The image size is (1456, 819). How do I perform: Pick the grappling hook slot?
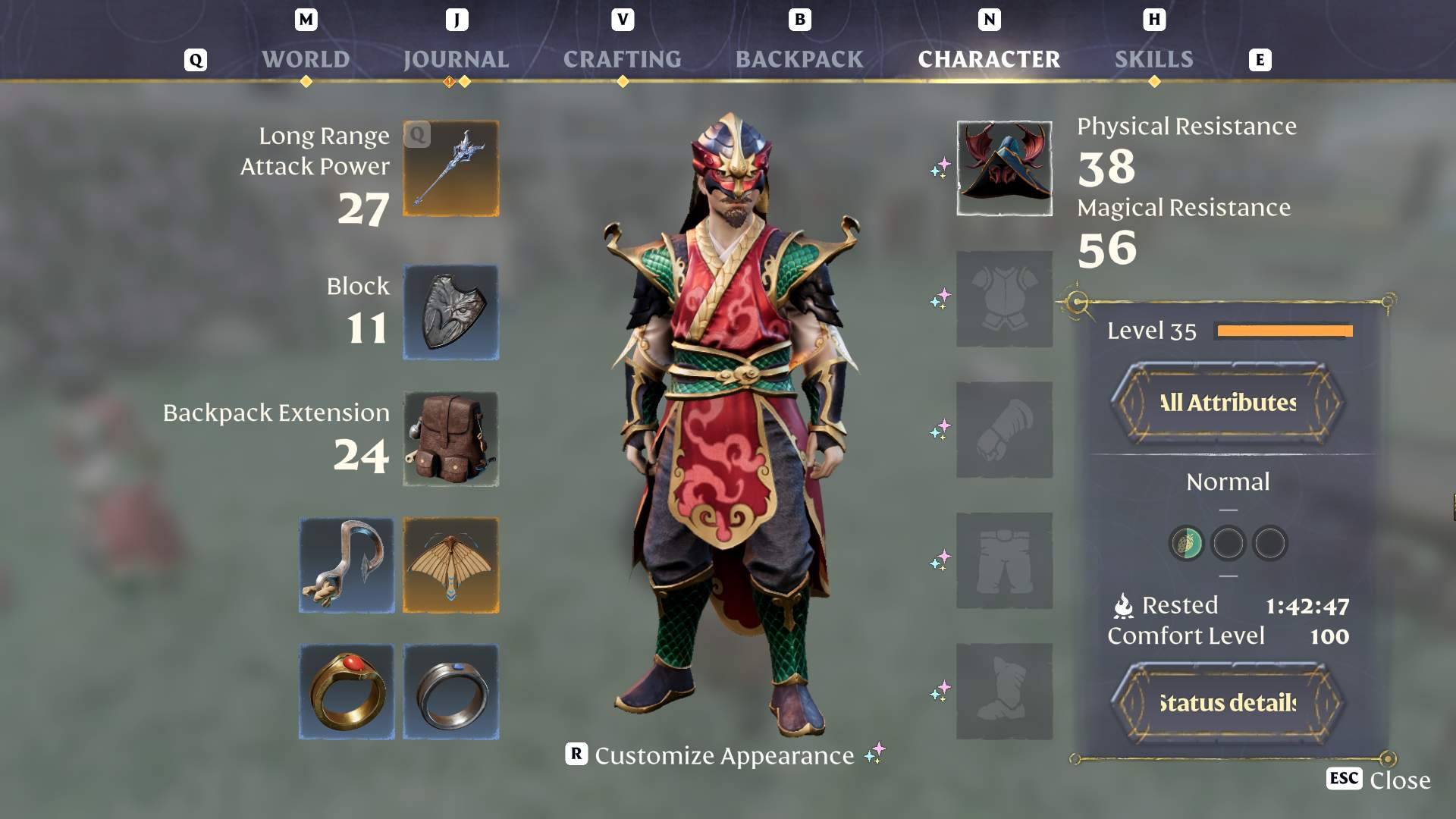click(347, 565)
